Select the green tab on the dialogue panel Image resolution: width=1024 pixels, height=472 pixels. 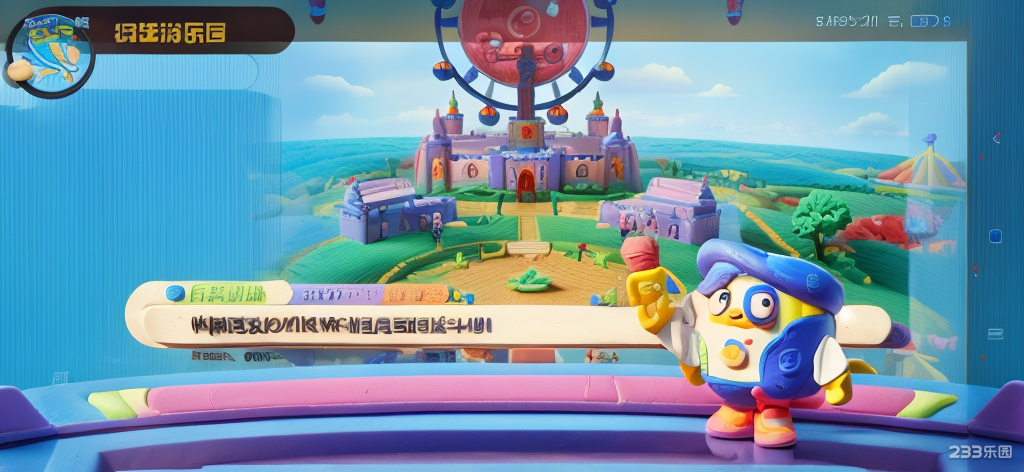(x=225, y=294)
